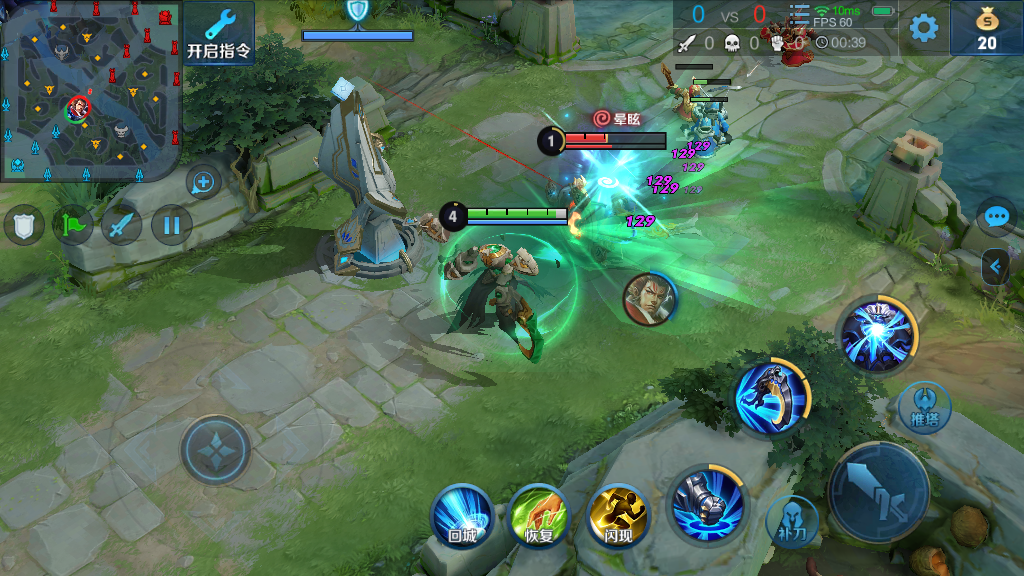Screen dimensions: 1024x576
Task: Open the gold shop showing 20
Action: click(x=986, y=28)
